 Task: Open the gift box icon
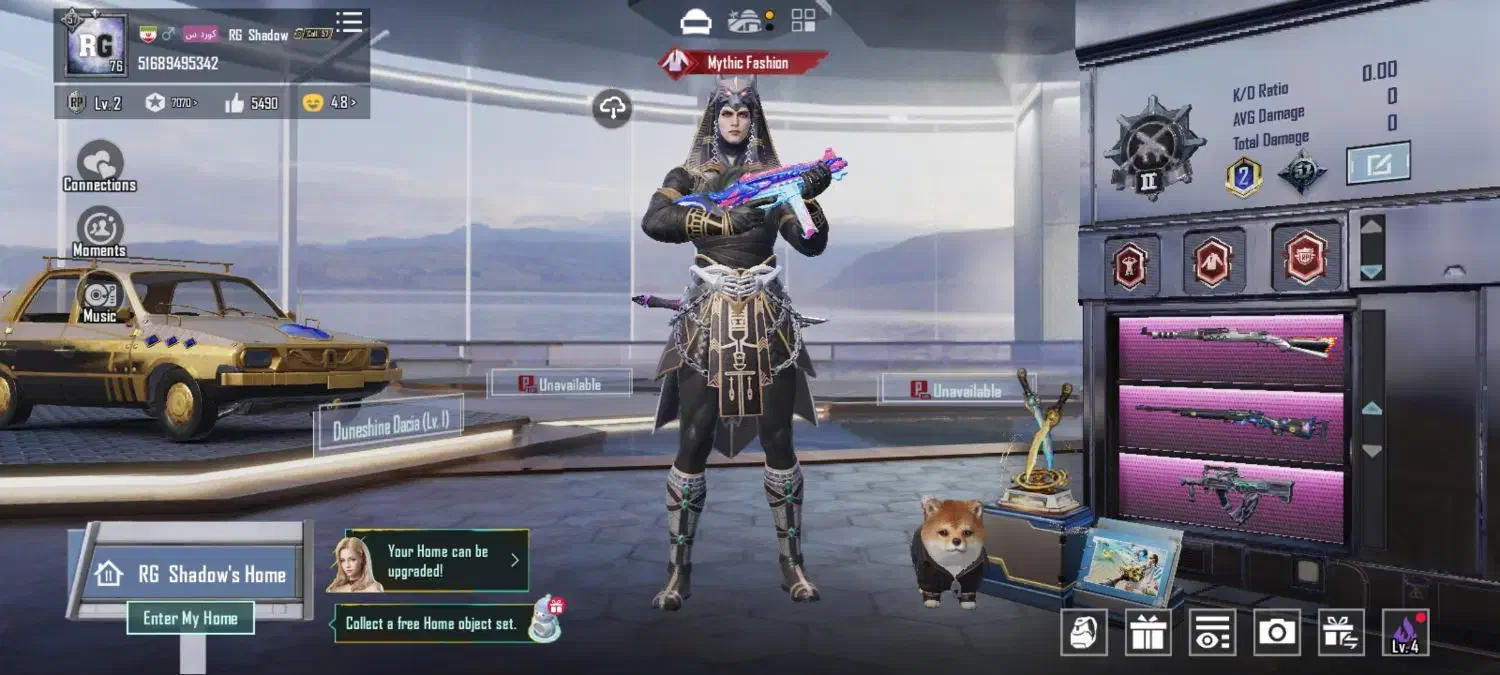(x=1149, y=633)
